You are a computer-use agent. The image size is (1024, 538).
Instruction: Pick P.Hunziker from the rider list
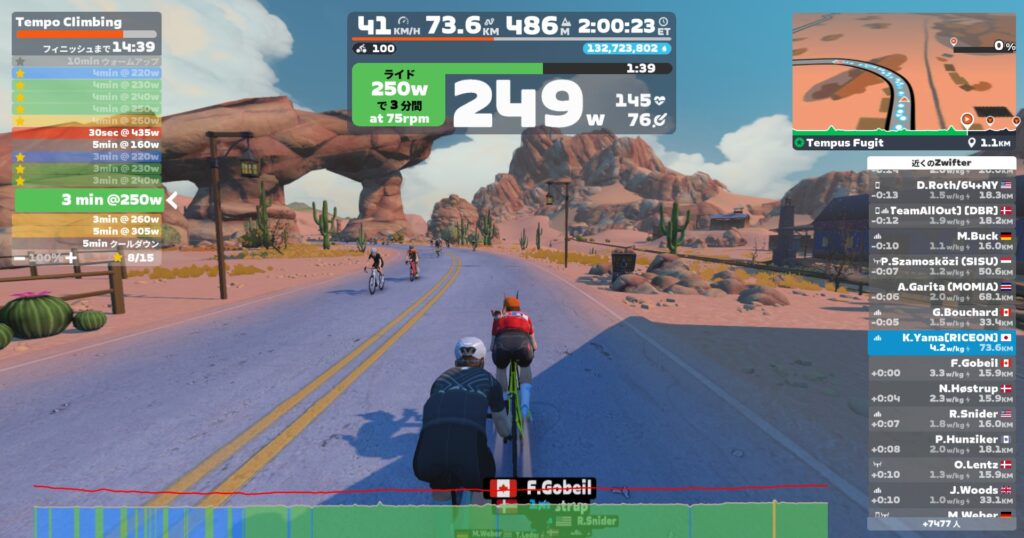click(x=942, y=444)
